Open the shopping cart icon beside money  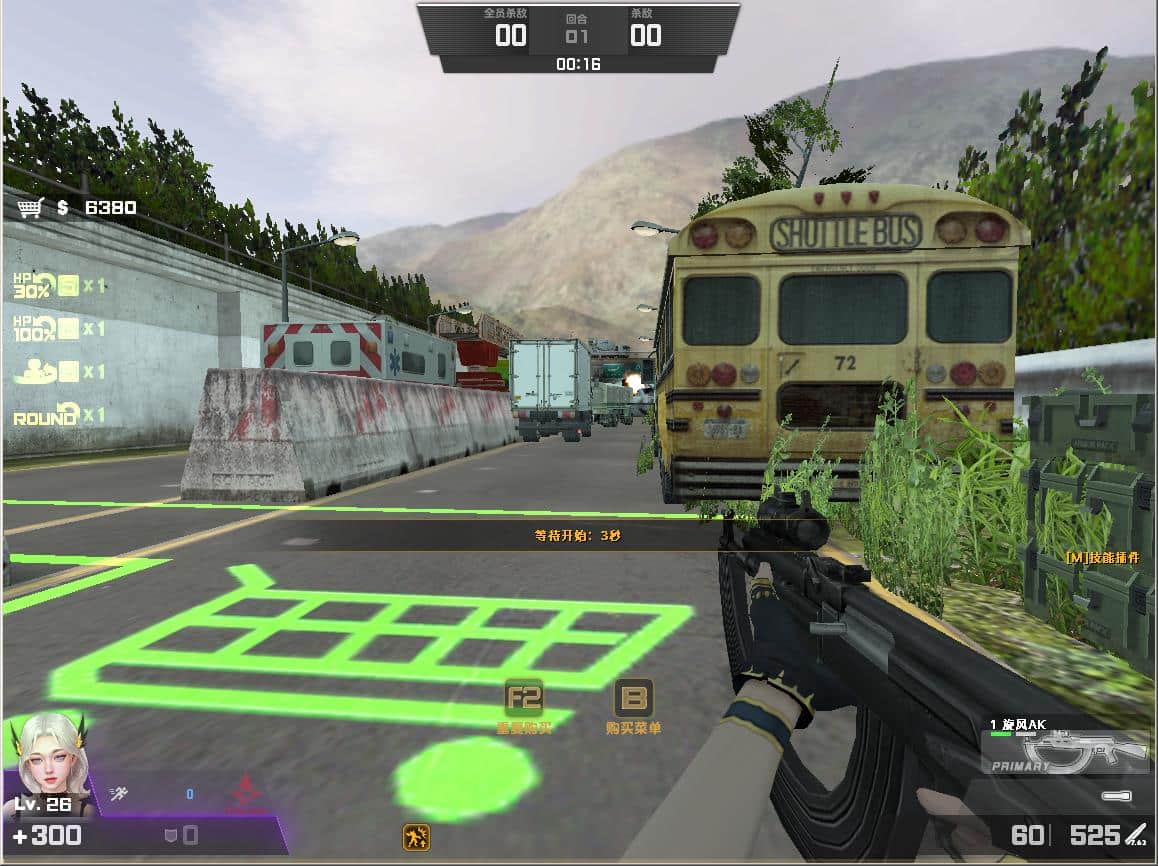click(x=30, y=207)
